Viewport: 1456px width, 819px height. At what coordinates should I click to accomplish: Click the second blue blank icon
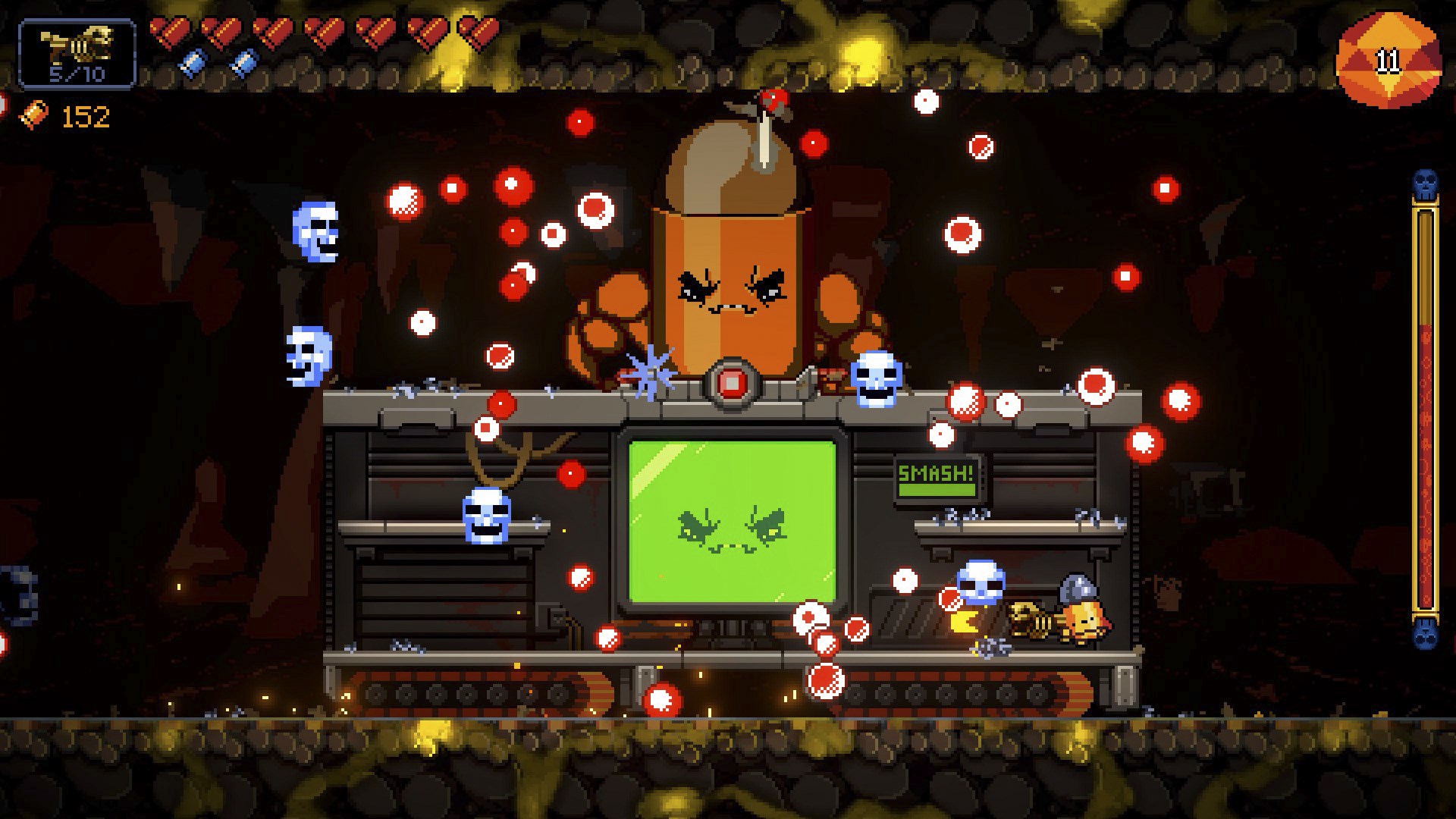click(x=243, y=62)
